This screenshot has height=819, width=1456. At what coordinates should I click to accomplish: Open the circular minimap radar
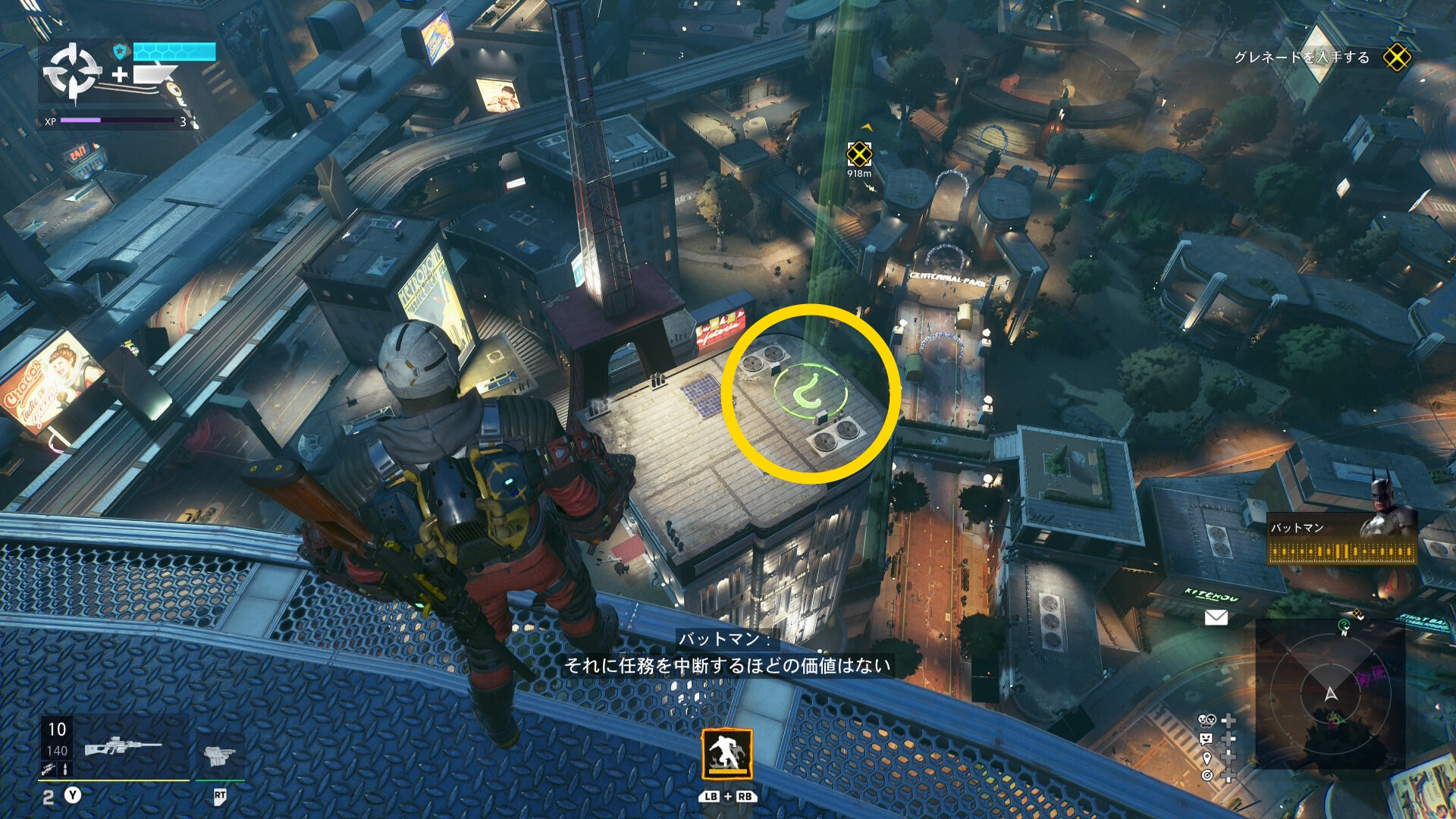click(x=1330, y=694)
